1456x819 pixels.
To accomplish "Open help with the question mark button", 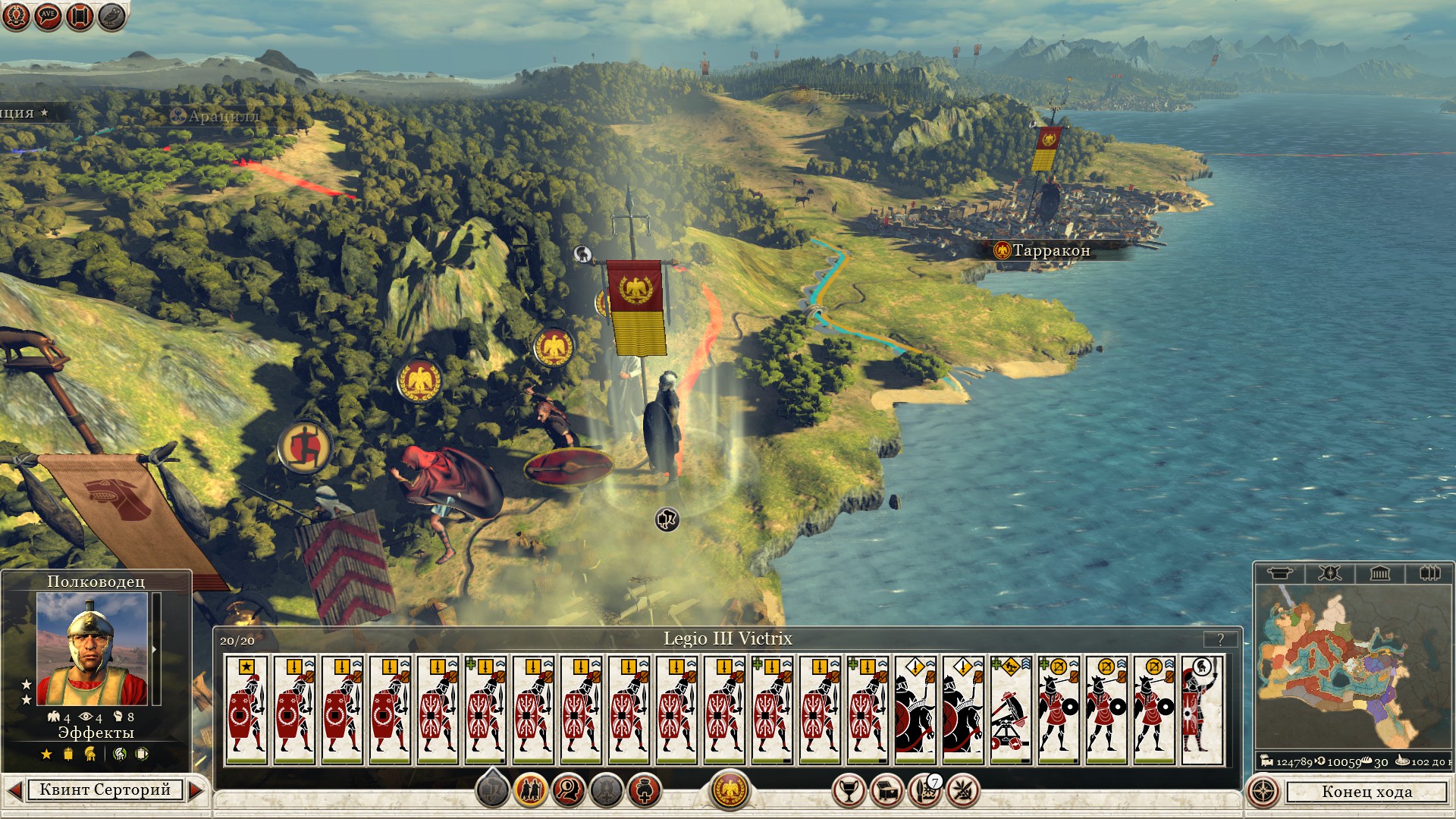I will [1220, 639].
